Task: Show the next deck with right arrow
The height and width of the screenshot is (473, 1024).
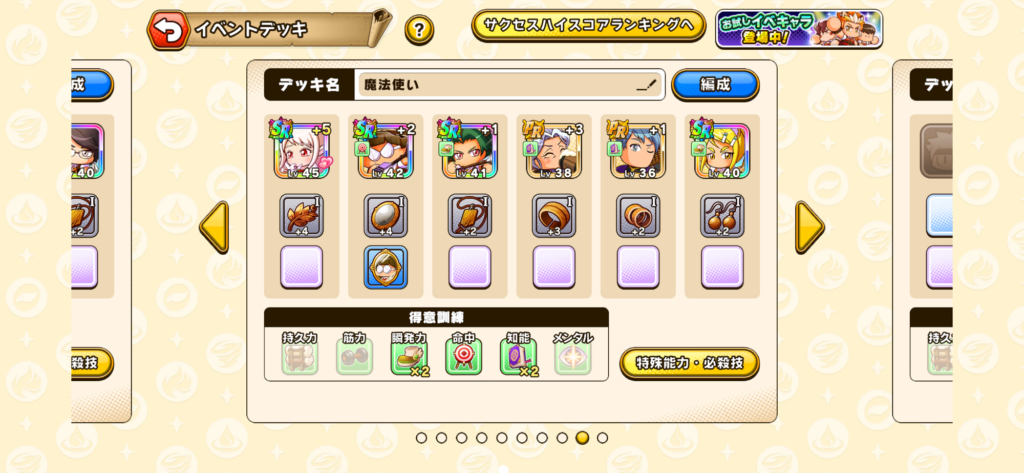Action: (x=809, y=227)
